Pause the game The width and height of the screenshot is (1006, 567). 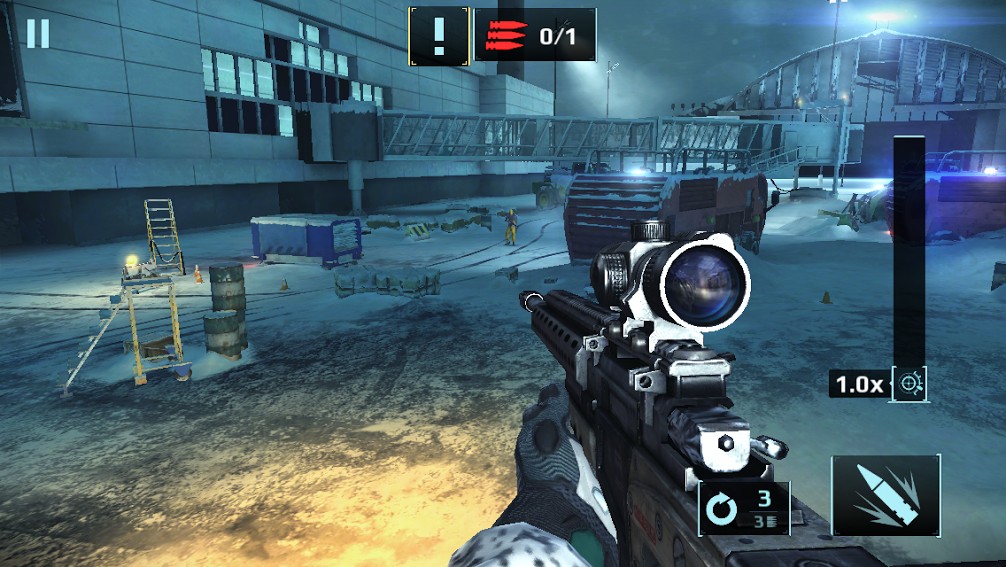coord(38,33)
